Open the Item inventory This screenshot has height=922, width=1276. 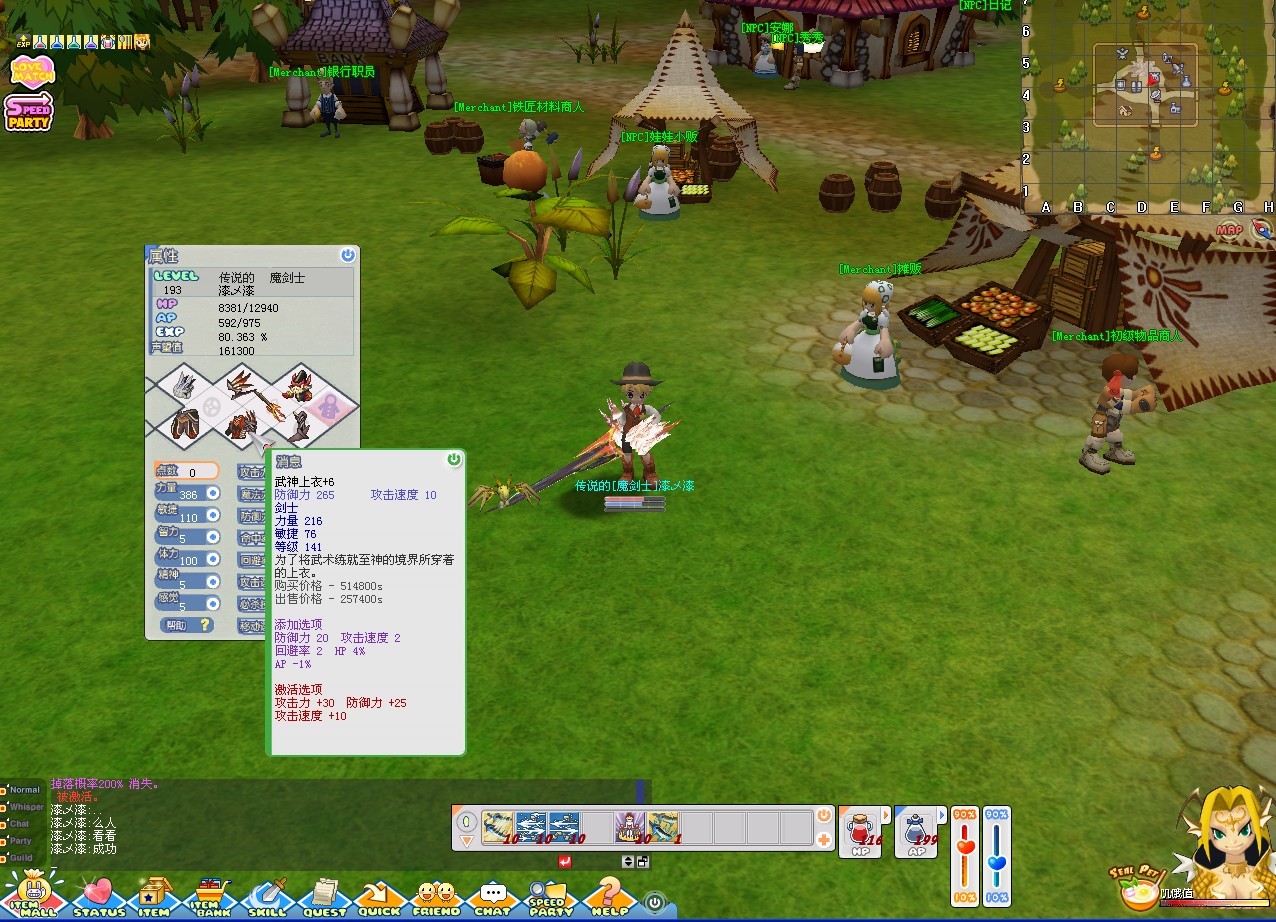pyautogui.click(x=153, y=895)
